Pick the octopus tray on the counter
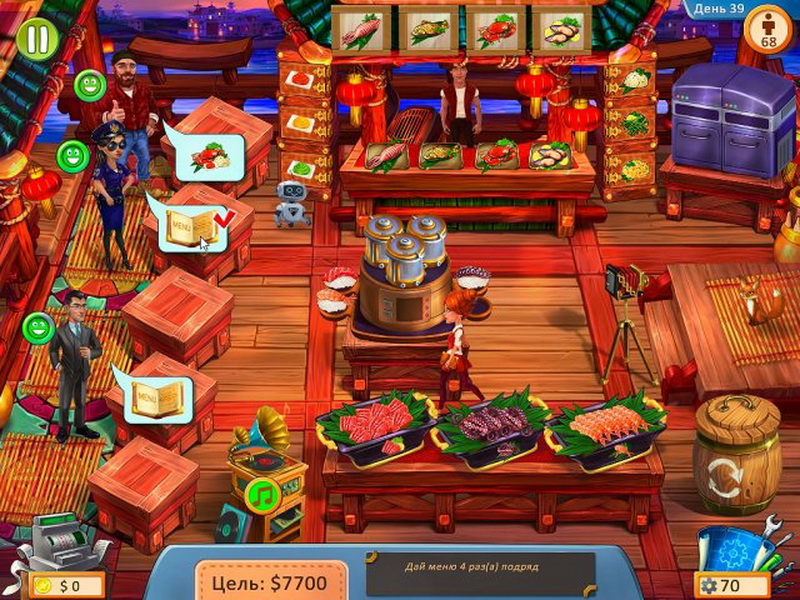 (x=491, y=421)
